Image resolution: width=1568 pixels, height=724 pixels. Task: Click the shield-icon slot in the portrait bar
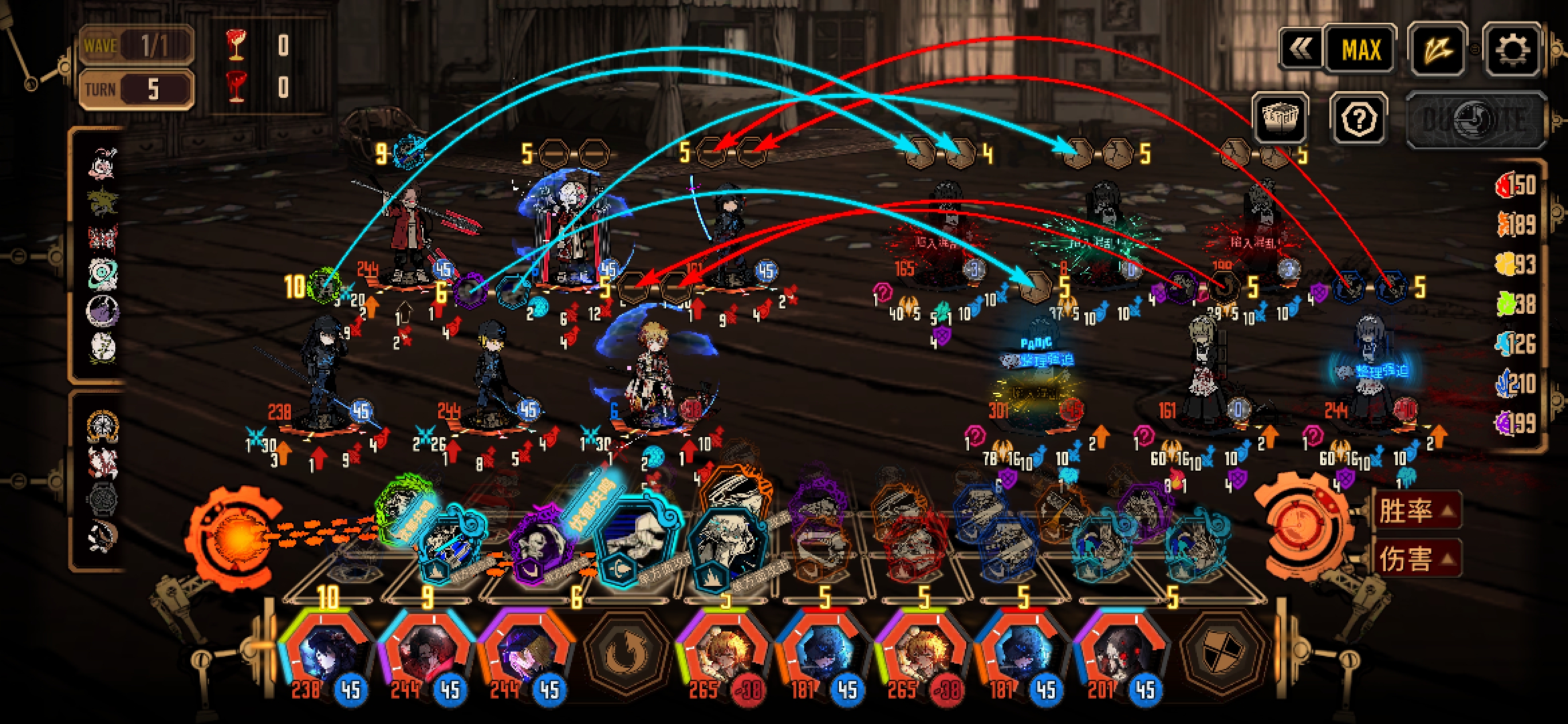tap(1221, 654)
